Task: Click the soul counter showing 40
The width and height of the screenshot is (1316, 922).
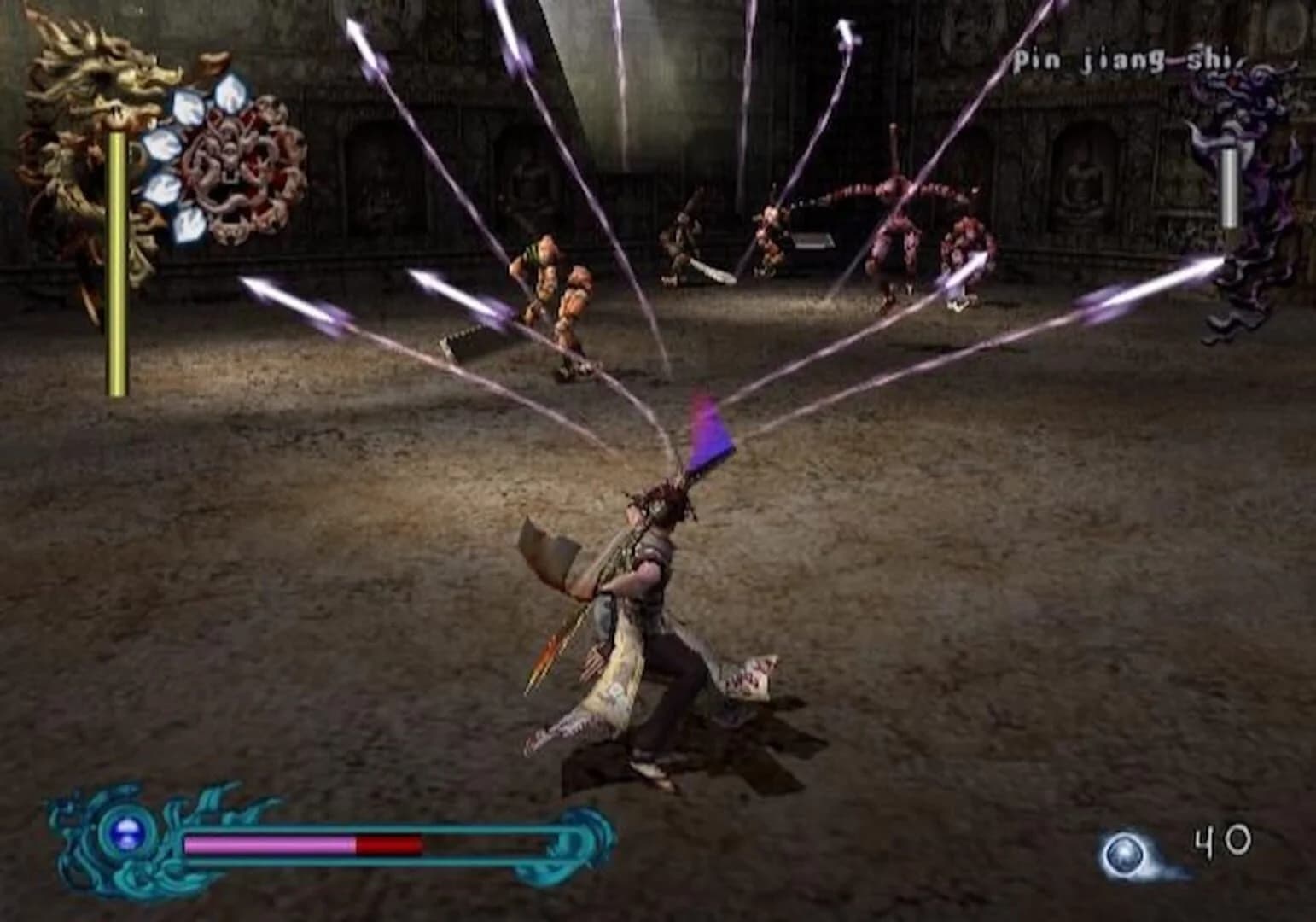Action: tap(1222, 841)
